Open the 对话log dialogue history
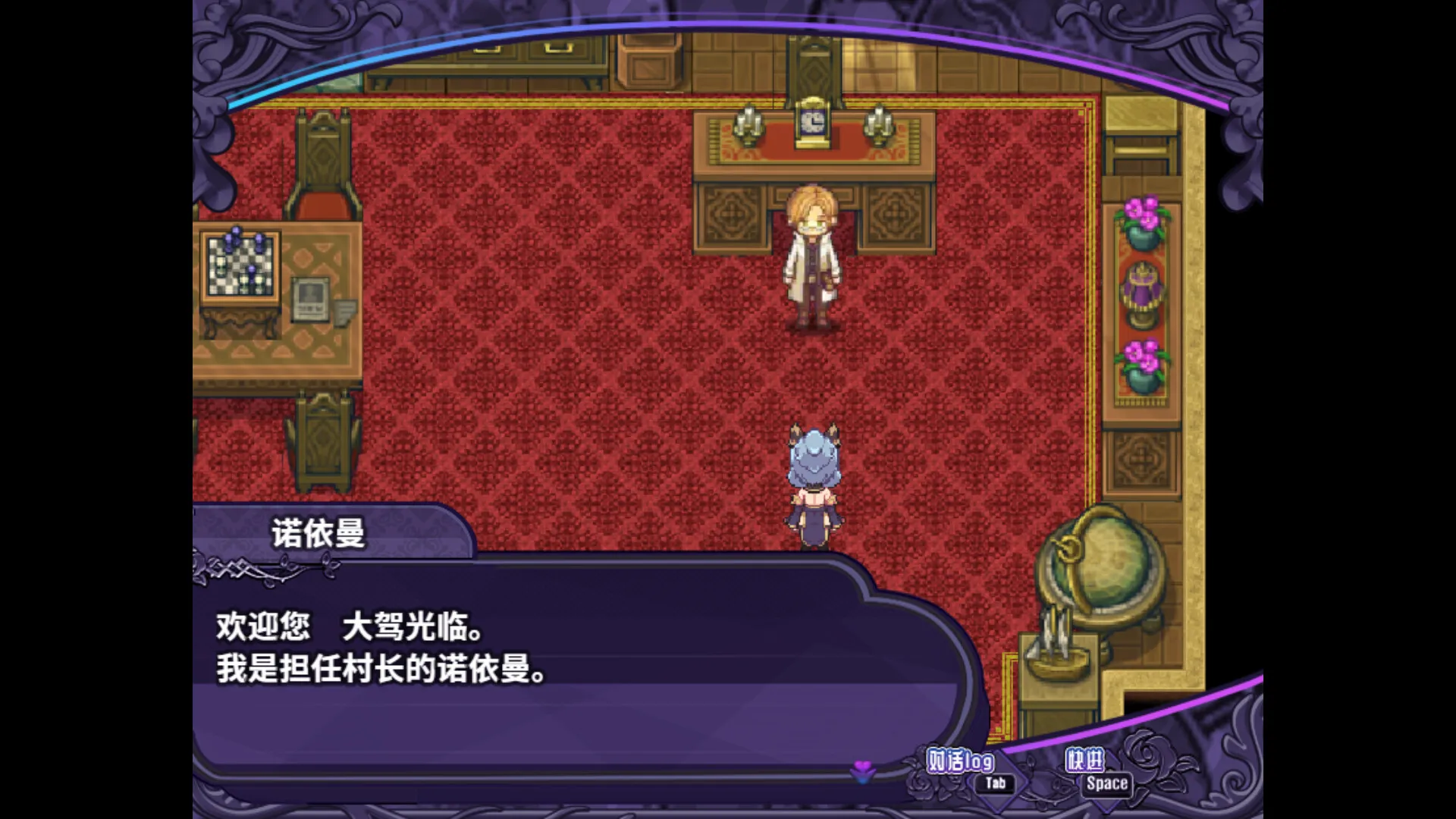Screen dimensions: 1456x819 point(962,758)
